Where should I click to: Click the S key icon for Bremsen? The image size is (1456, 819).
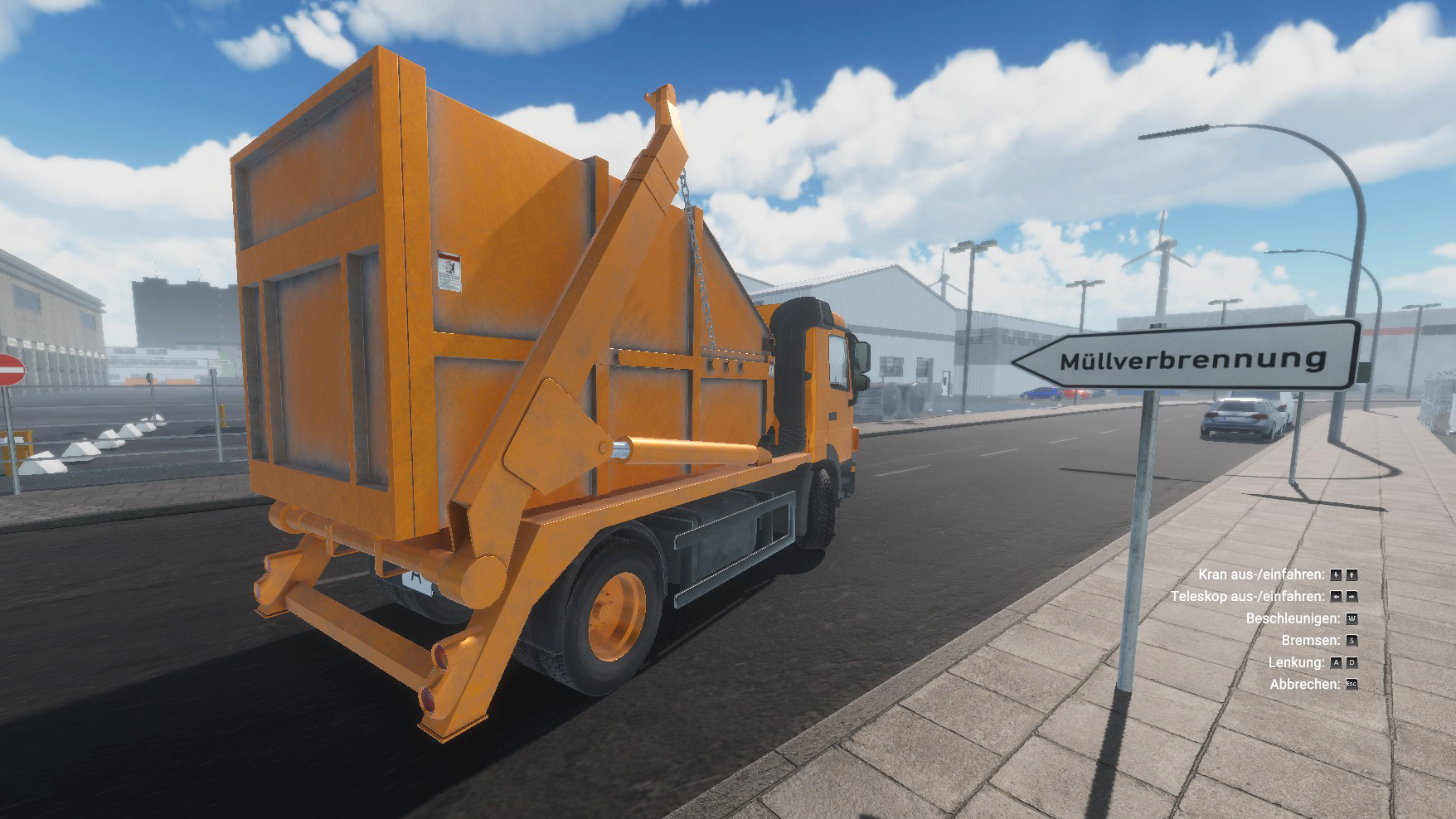click(1352, 641)
